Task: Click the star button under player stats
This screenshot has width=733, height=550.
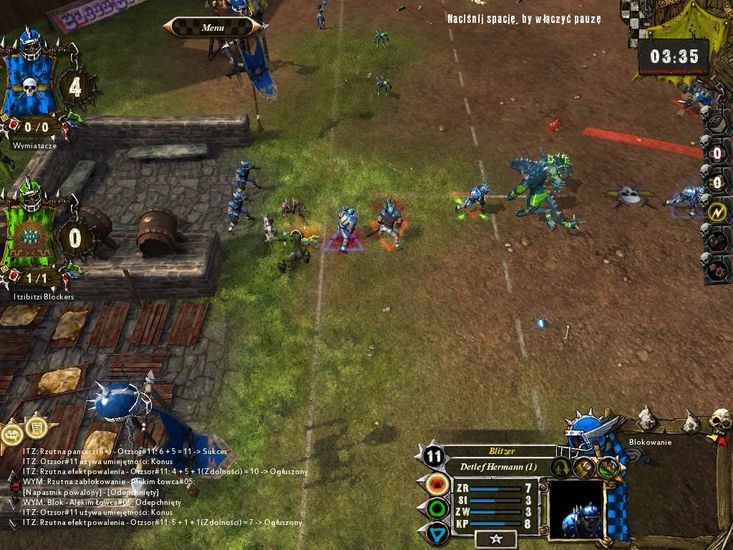Action: pyautogui.click(x=497, y=539)
